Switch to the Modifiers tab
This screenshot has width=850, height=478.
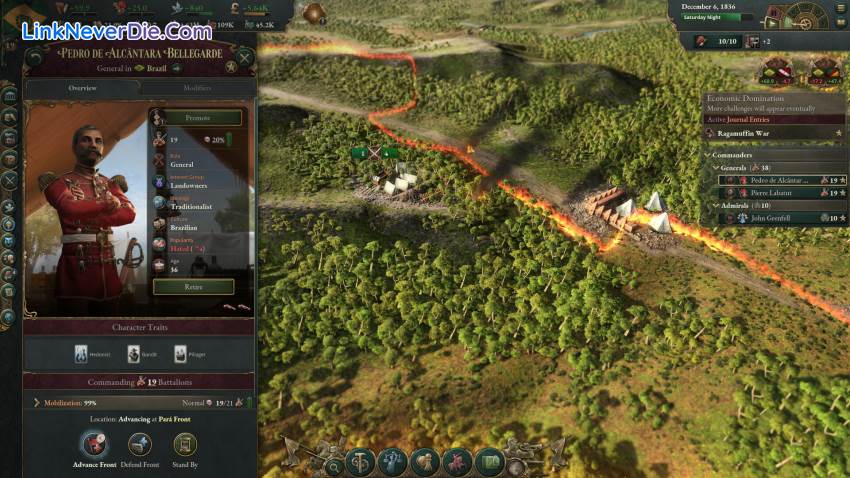coord(197,89)
